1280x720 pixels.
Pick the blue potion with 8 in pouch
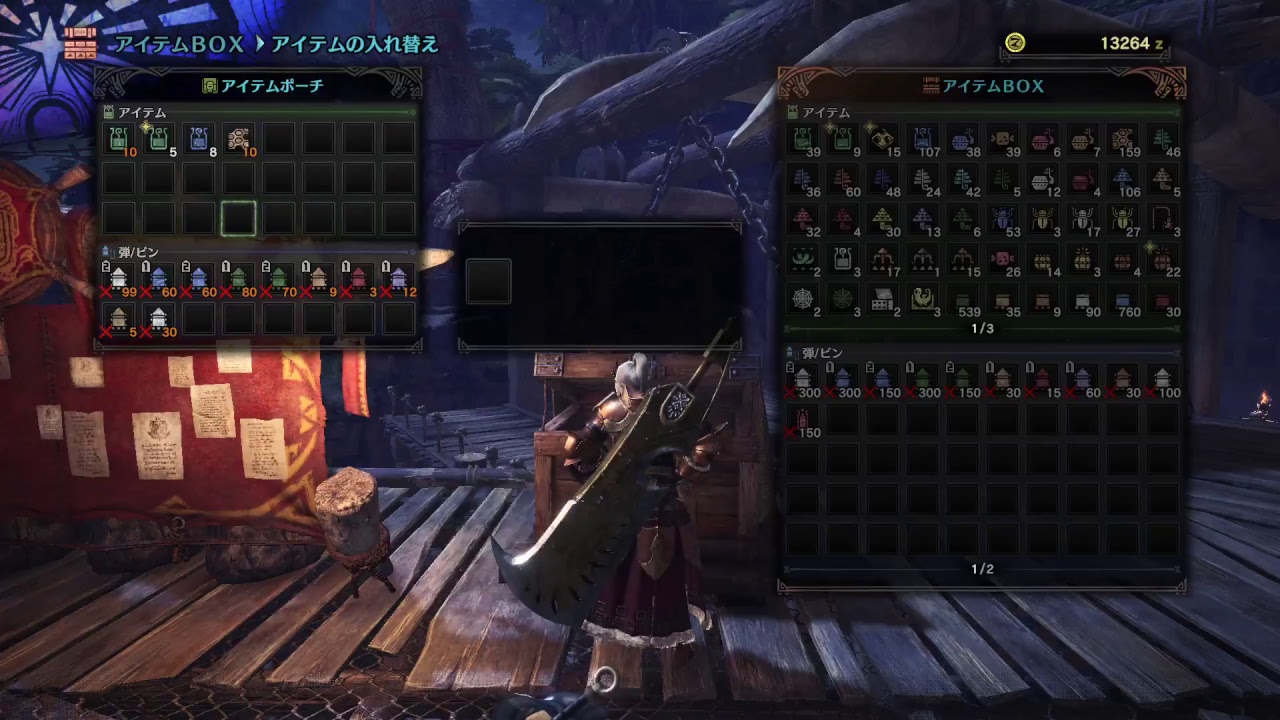click(199, 139)
